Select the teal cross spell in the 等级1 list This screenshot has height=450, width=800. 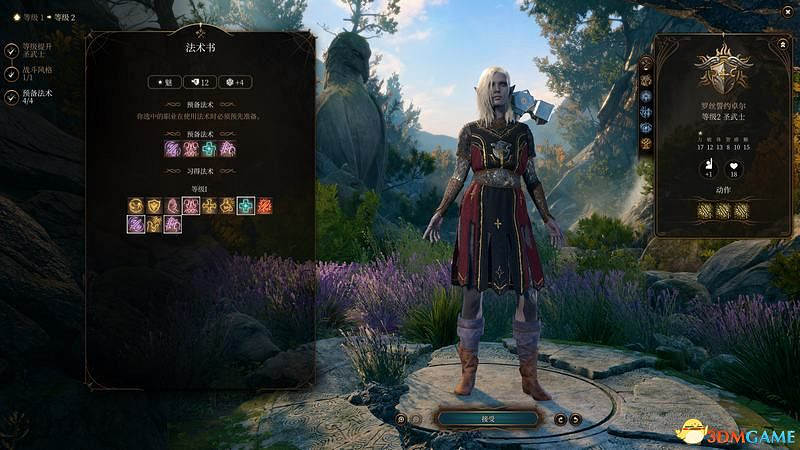[245, 206]
